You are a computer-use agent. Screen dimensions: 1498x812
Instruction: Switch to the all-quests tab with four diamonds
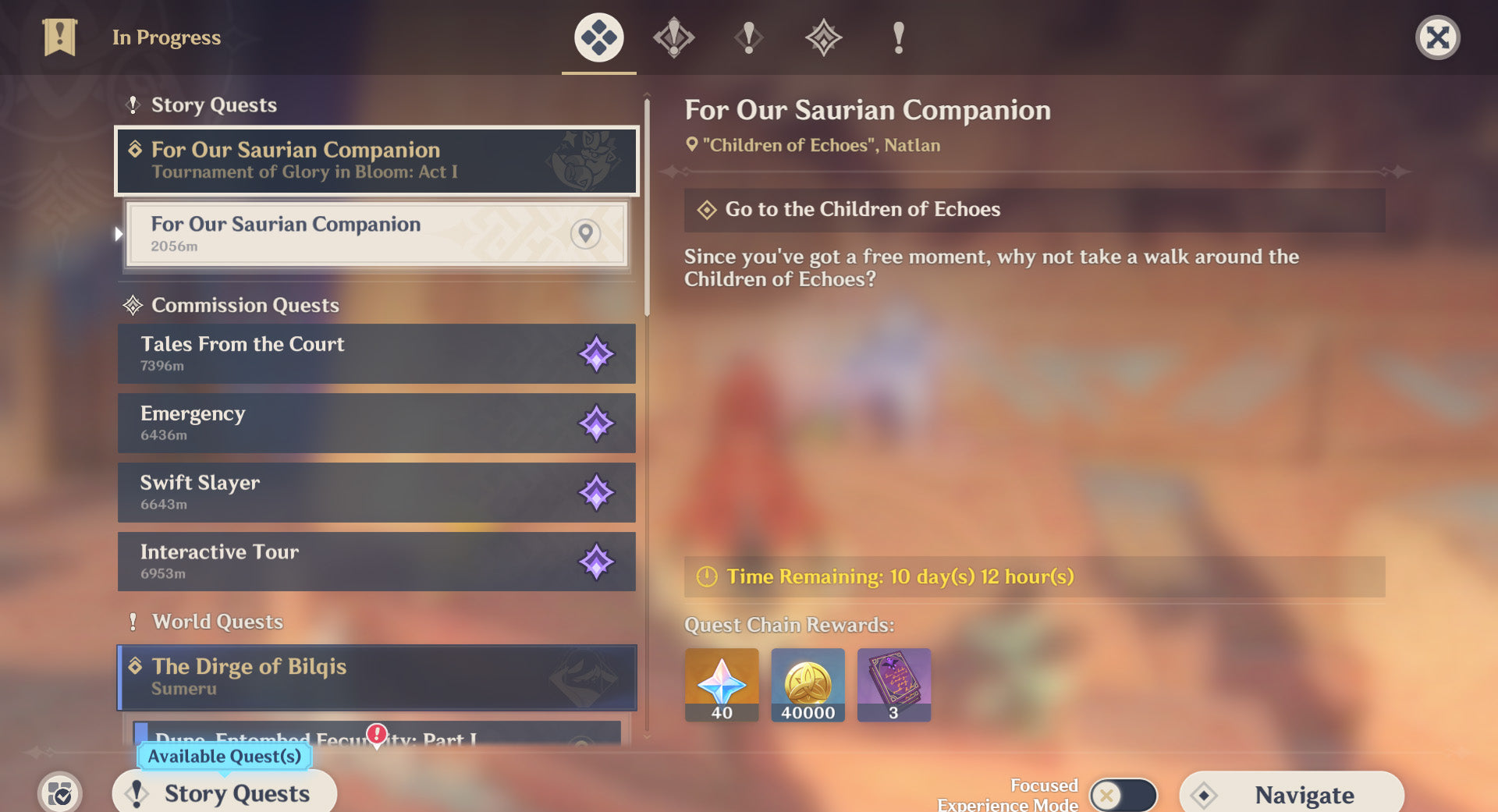coord(598,37)
